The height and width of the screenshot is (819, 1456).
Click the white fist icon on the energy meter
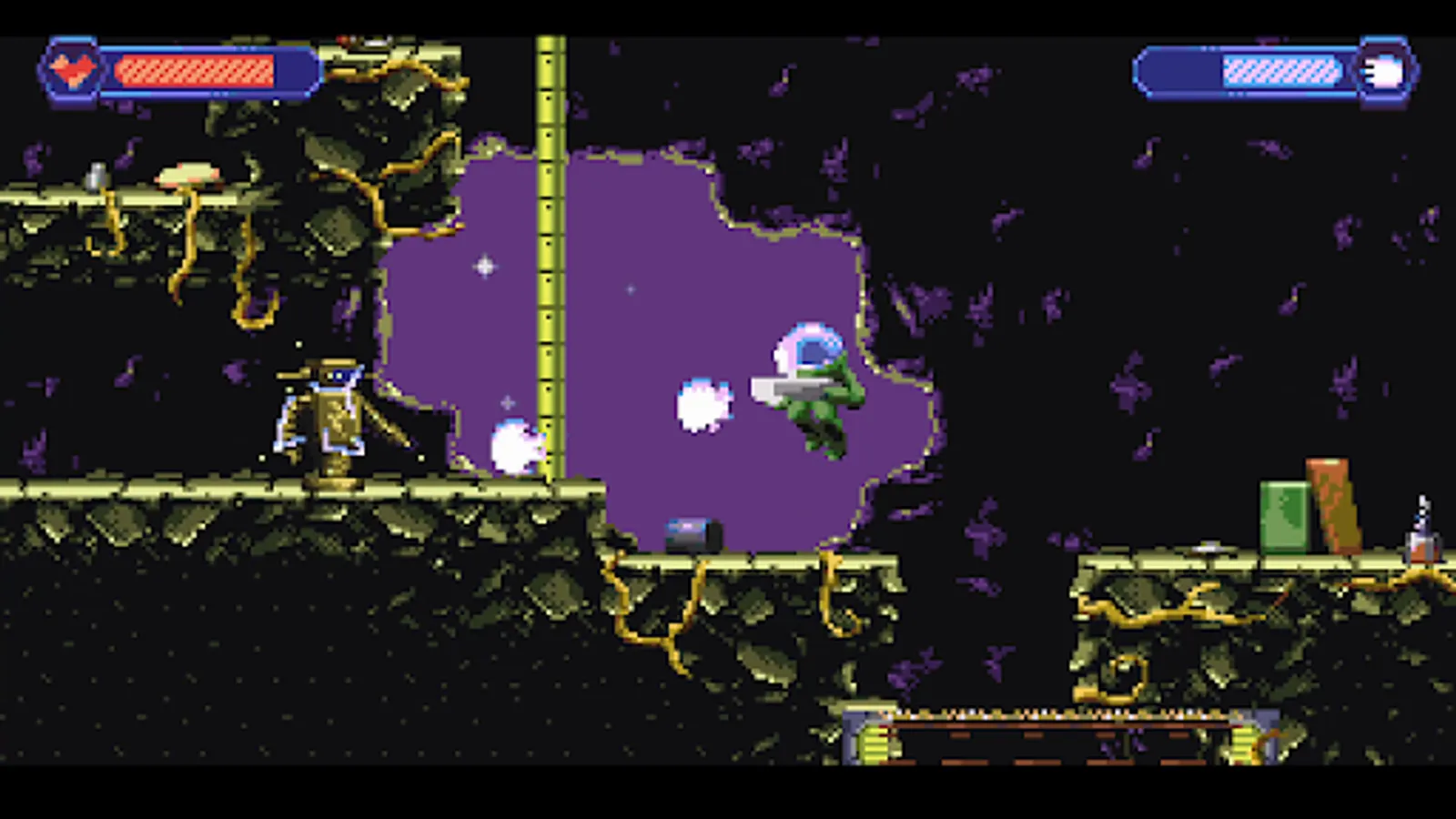pos(1384,72)
